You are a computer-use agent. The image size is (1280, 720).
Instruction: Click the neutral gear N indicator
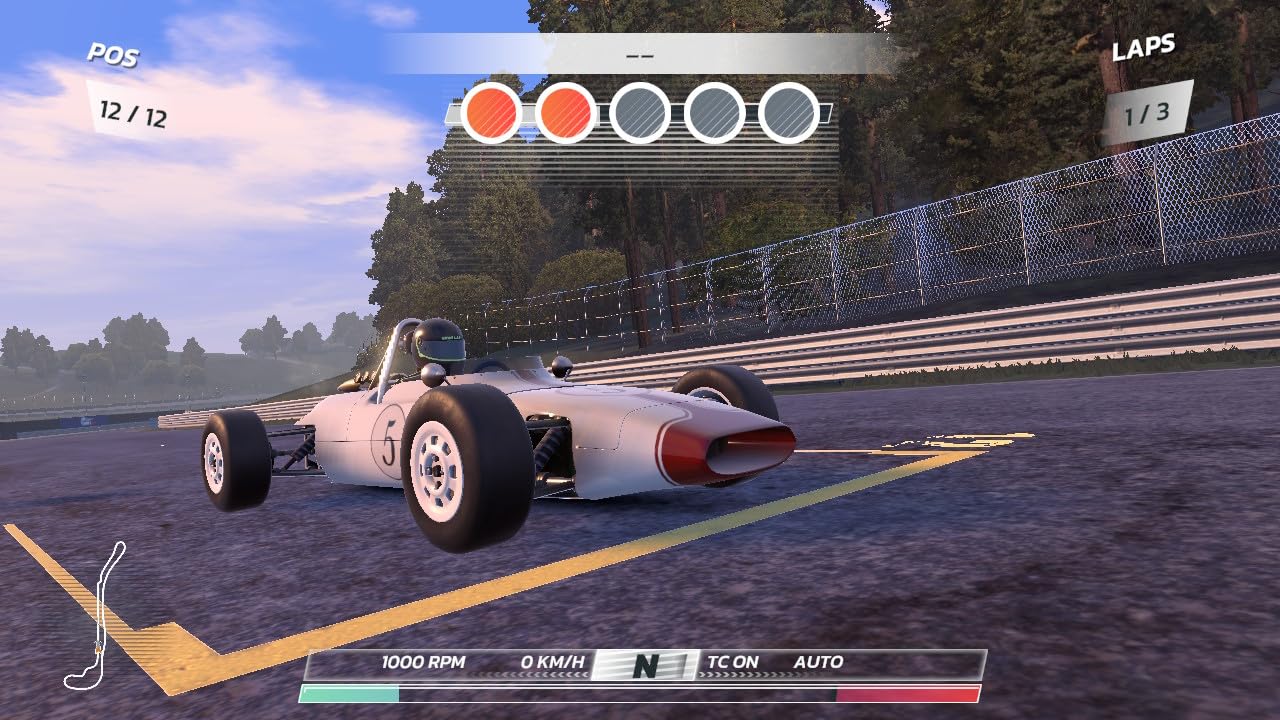coord(646,662)
